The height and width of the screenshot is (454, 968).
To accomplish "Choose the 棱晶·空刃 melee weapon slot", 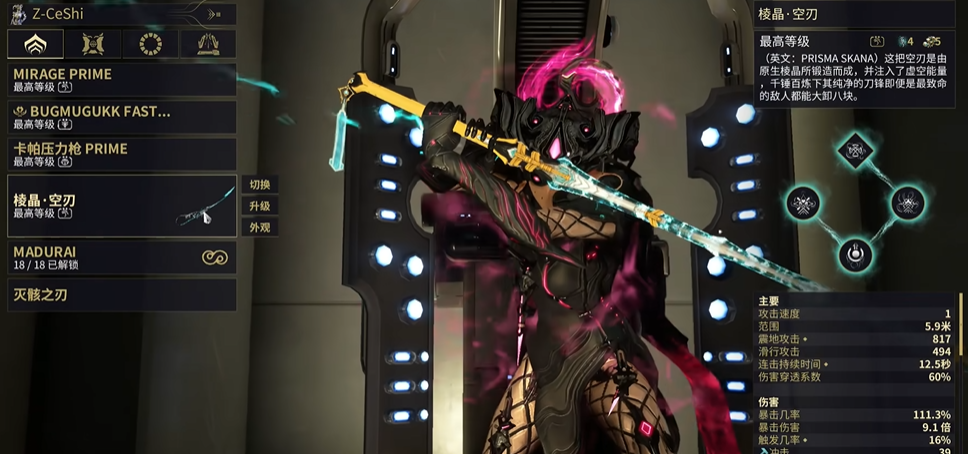I will 121,206.
